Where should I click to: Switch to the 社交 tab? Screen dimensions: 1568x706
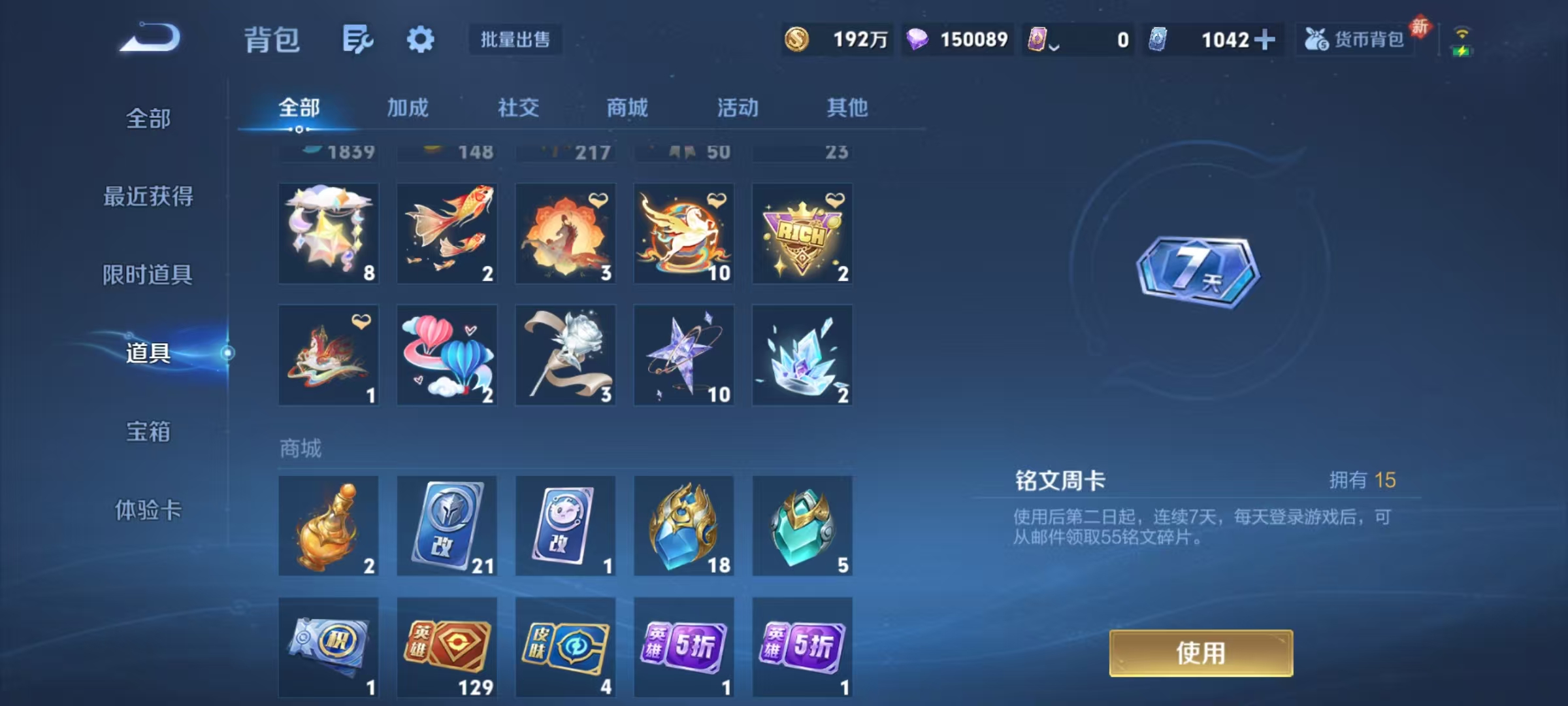517,108
